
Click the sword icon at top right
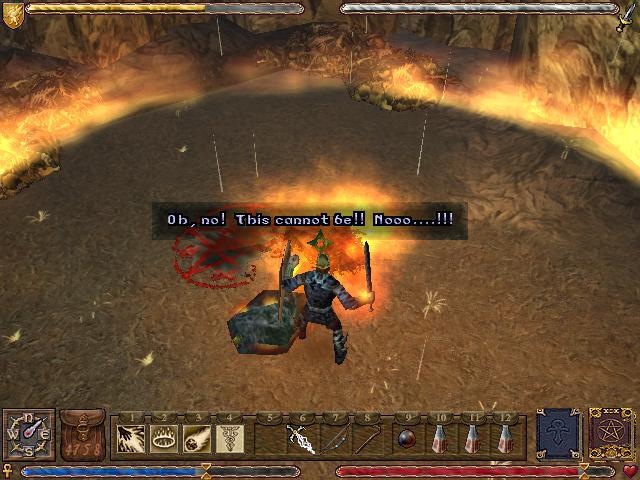(x=627, y=14)
